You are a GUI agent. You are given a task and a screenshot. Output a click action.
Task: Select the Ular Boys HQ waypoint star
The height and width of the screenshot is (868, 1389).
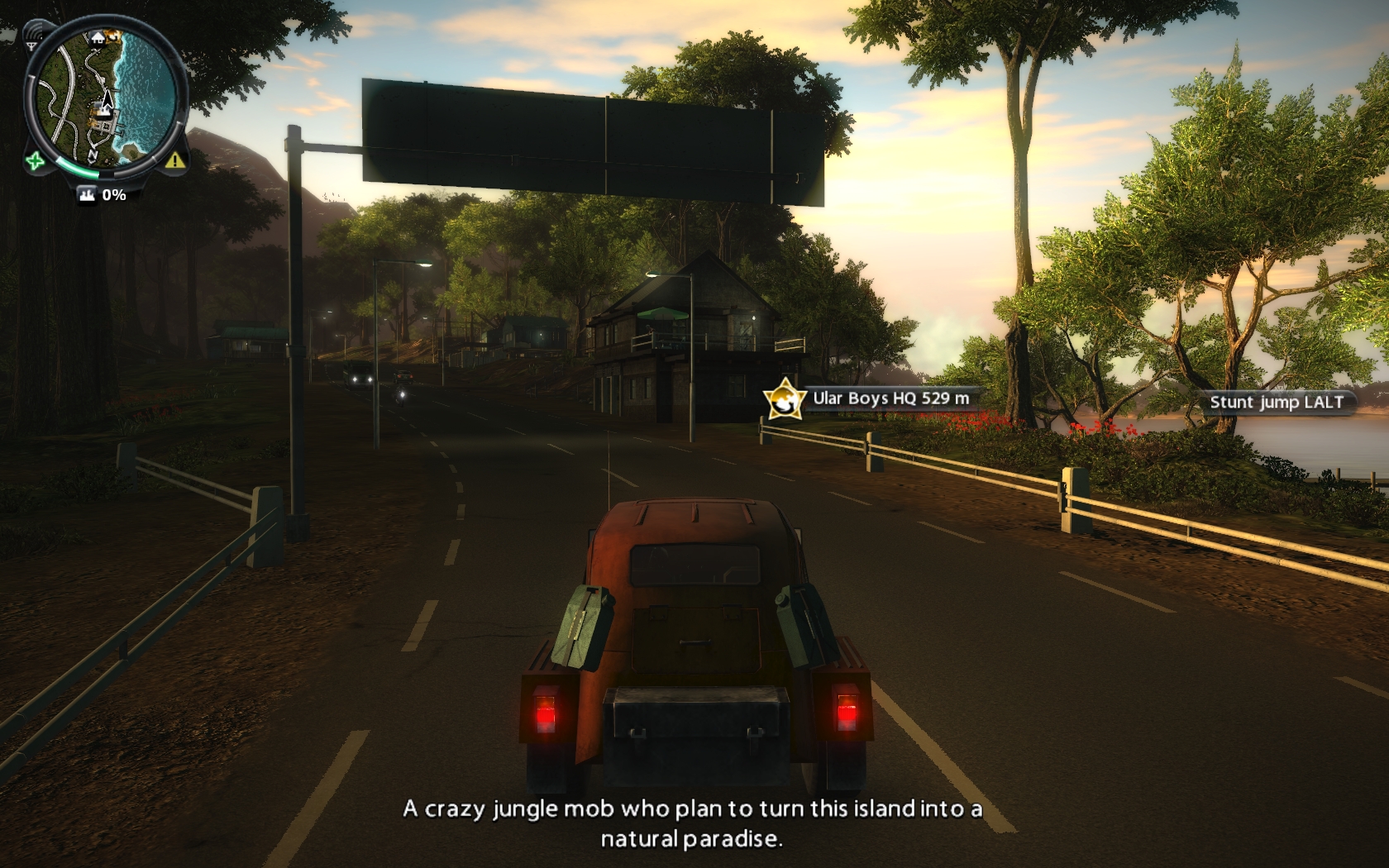point(782,398)
